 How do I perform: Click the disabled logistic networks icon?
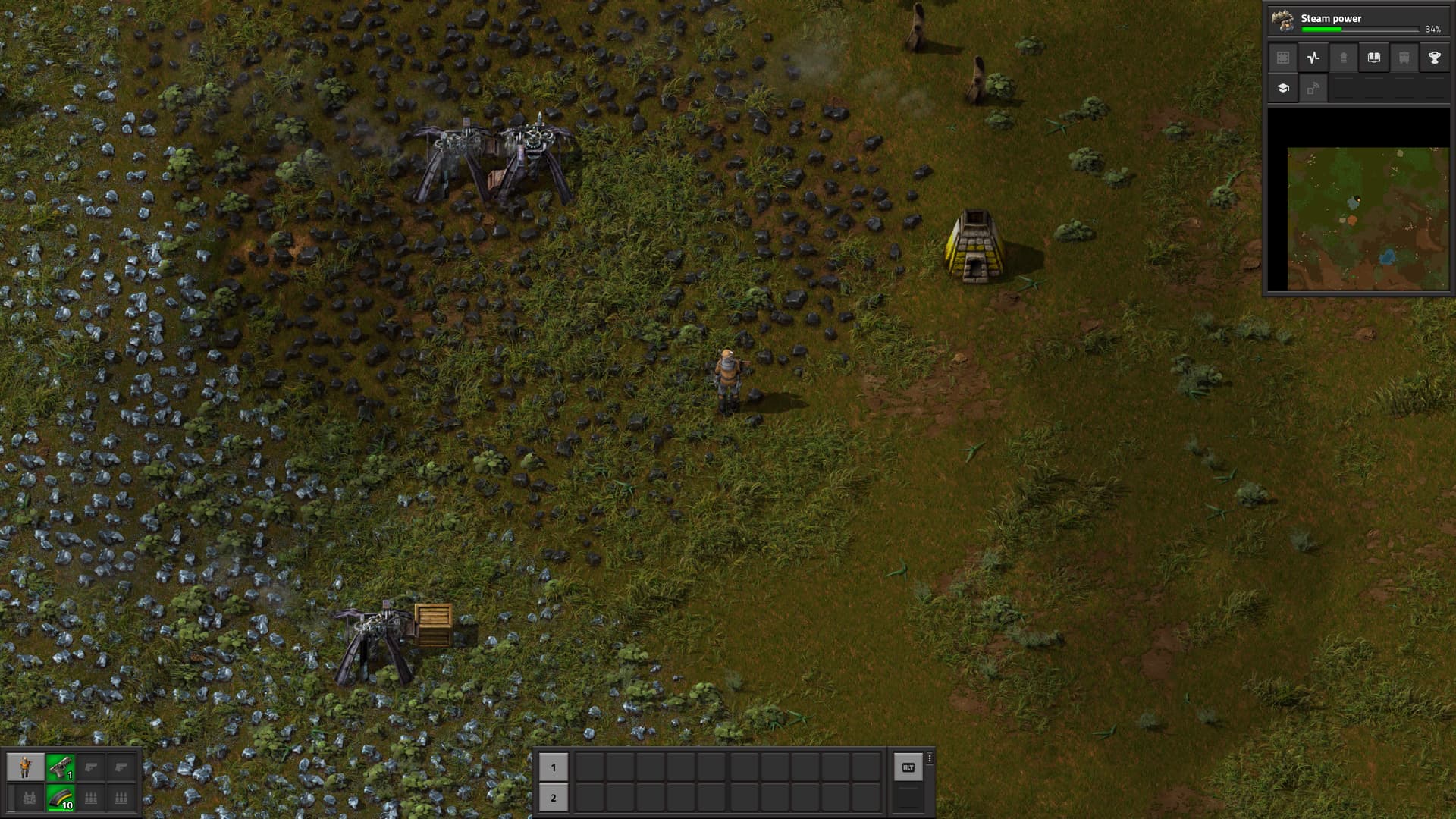tap(1343, 58)
